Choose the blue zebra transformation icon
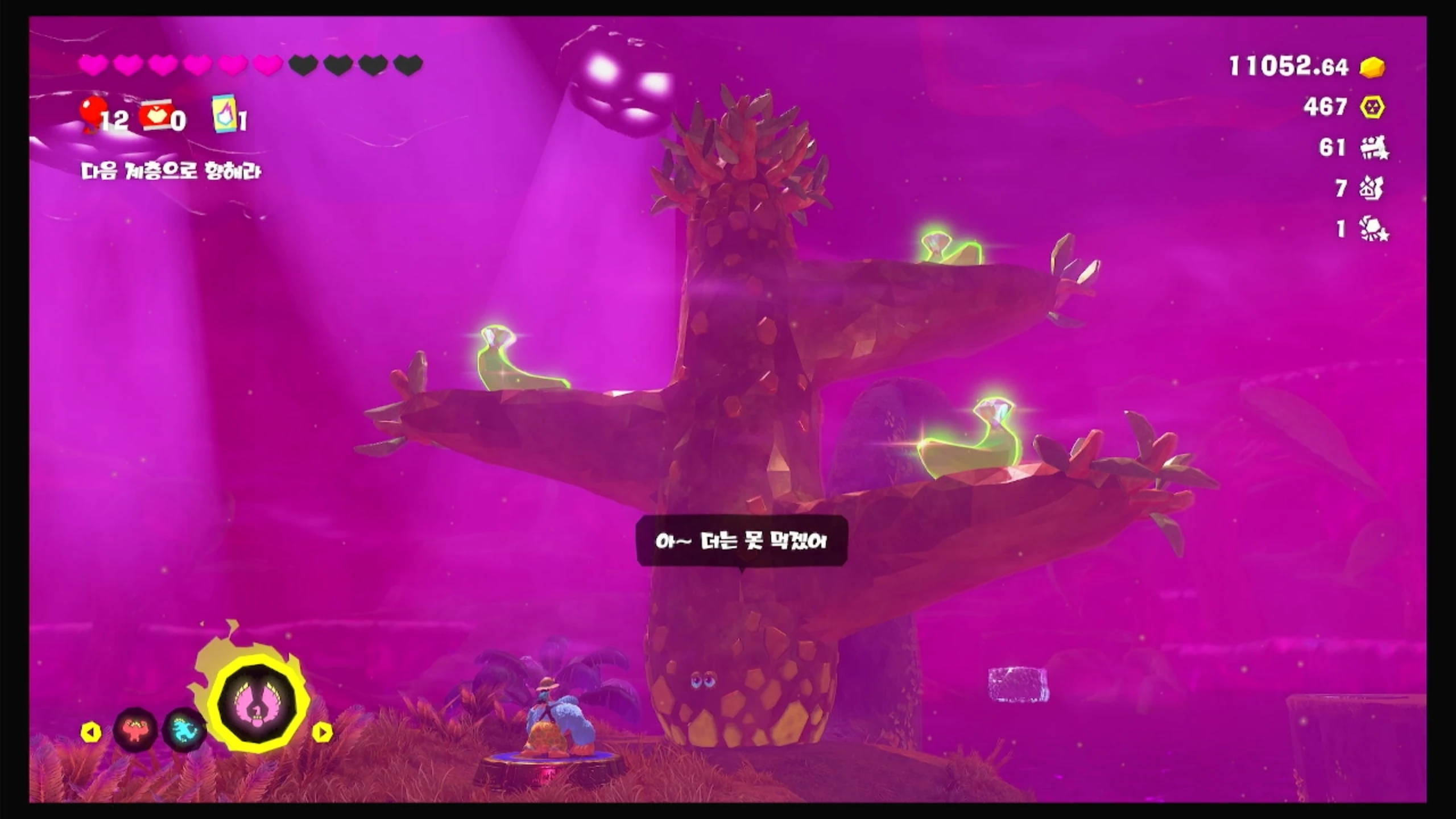 184,730
